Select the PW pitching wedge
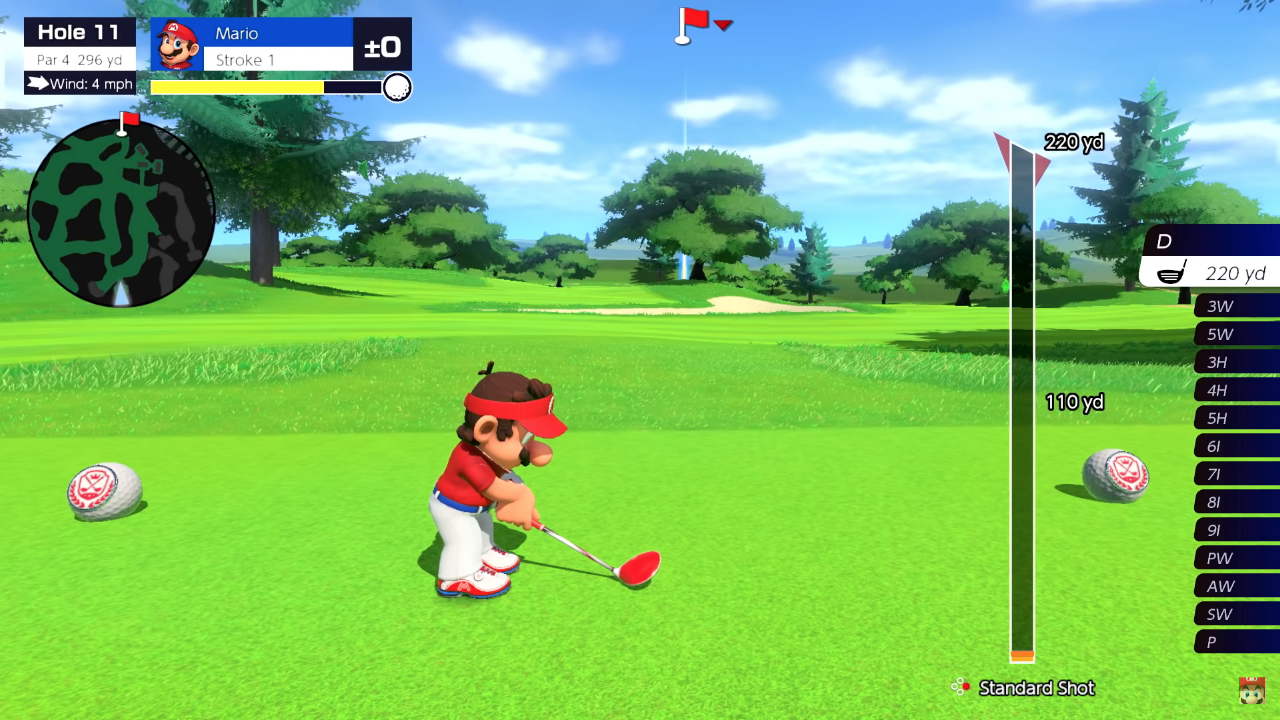This screenshot has width=1280, height=720. point(1236,558)
